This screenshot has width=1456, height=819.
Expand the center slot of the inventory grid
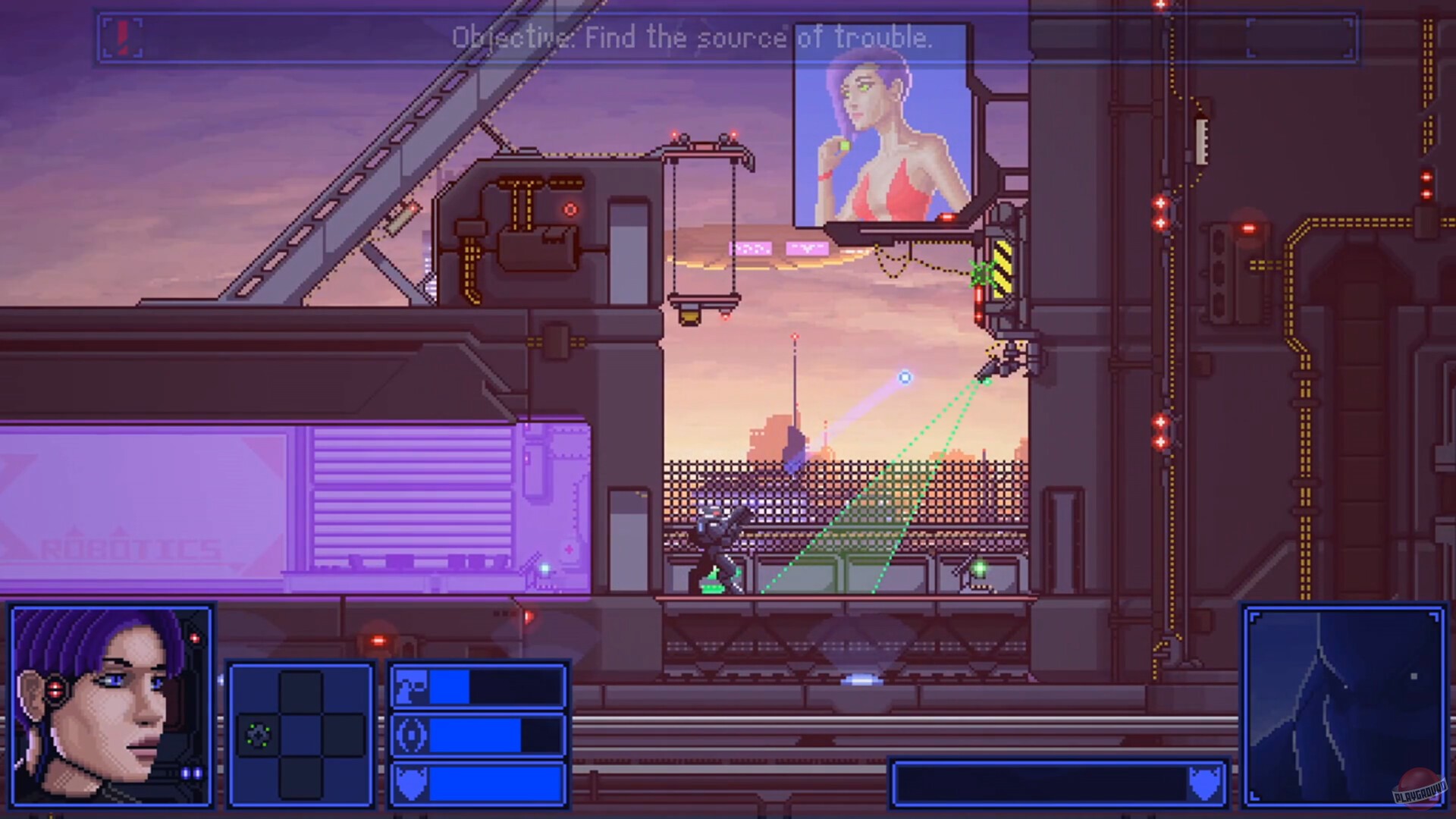pyautogui.click(x=303, y=734)
